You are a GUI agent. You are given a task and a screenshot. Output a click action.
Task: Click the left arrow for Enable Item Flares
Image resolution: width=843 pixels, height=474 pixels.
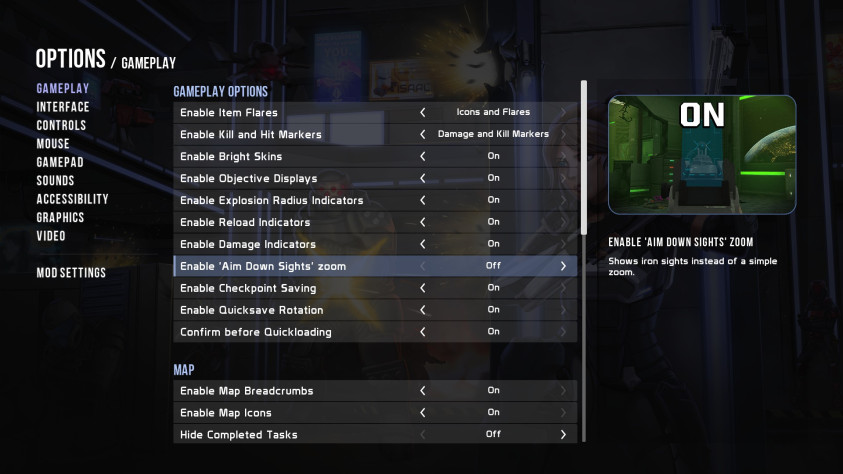pos(423,112)
